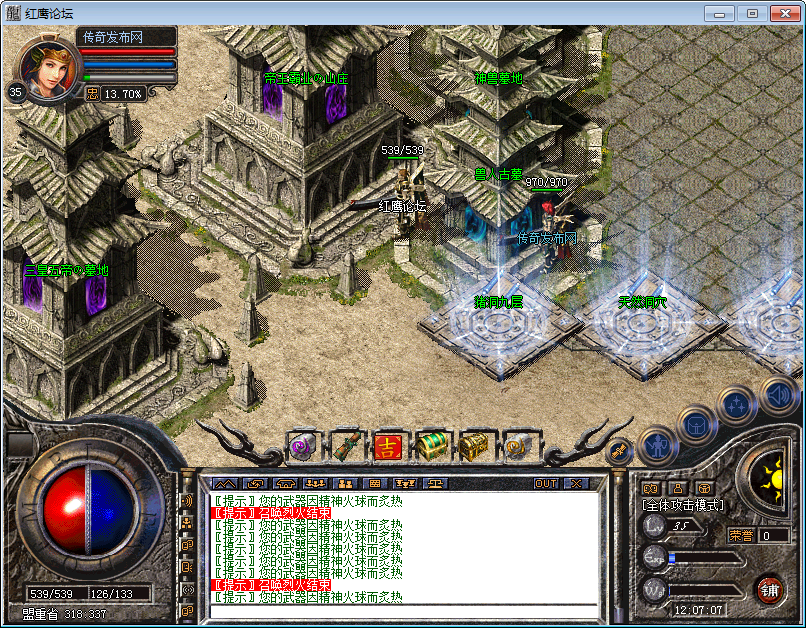
Task: Switch the 全体攻击模式 attack mode label
Action: coord(683,506)
